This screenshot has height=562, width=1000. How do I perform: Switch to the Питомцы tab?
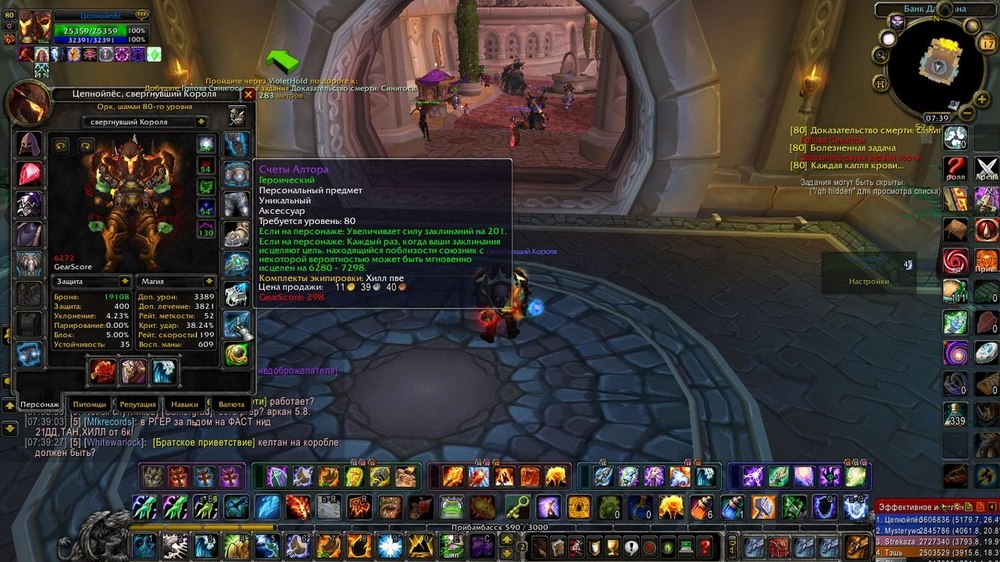pos(88,404)
